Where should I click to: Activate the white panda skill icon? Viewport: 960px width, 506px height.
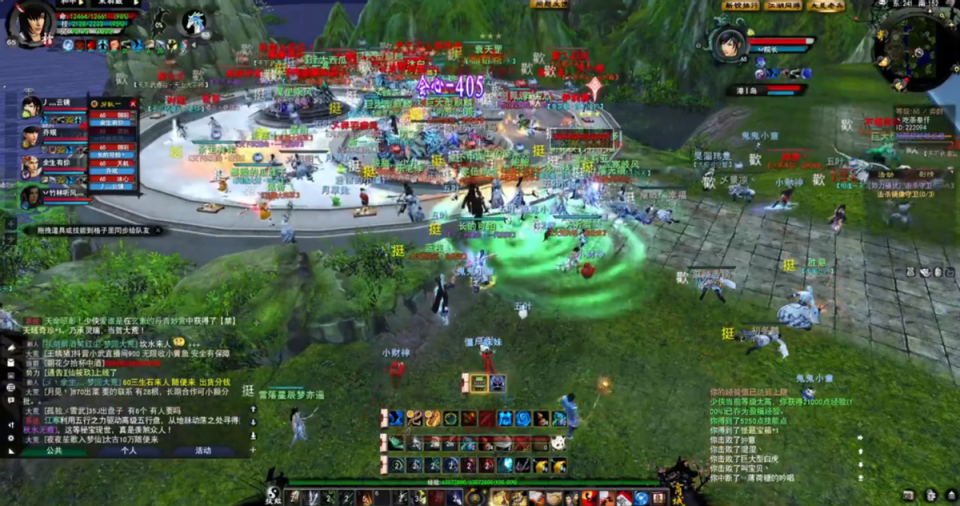click(x=558, y=443)
